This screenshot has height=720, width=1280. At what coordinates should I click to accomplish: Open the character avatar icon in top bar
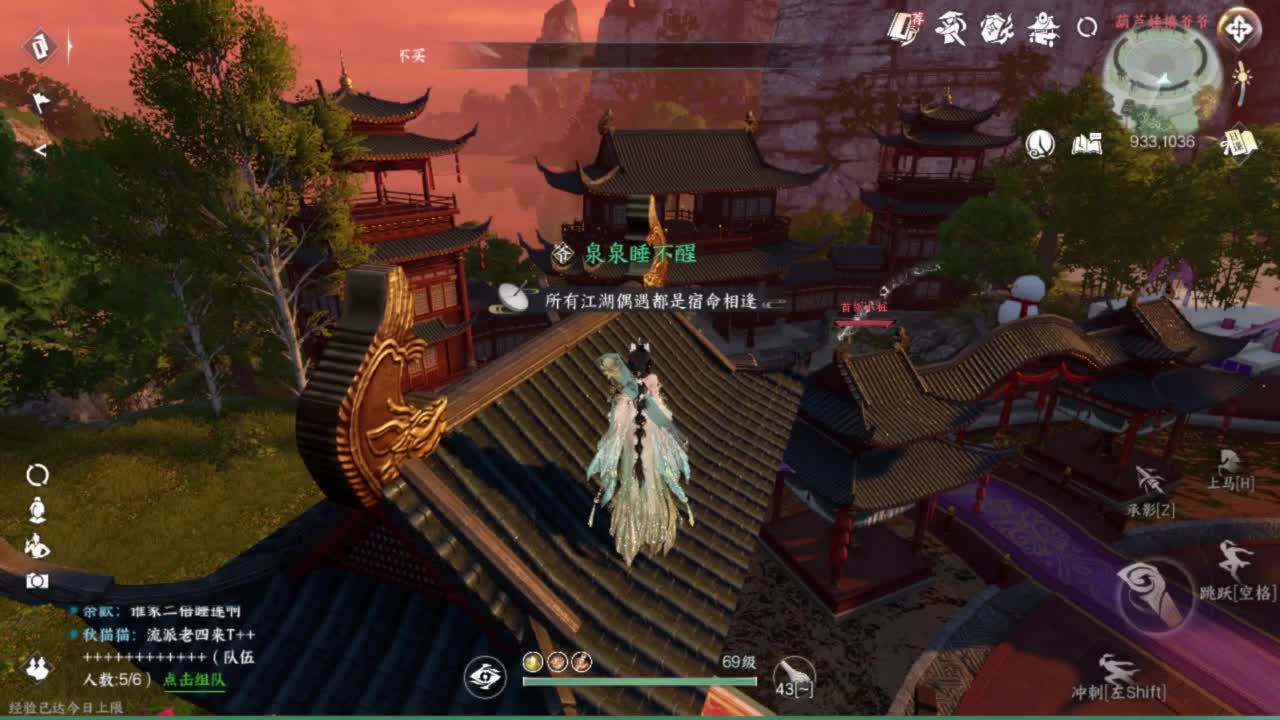[x=952, y=28]
